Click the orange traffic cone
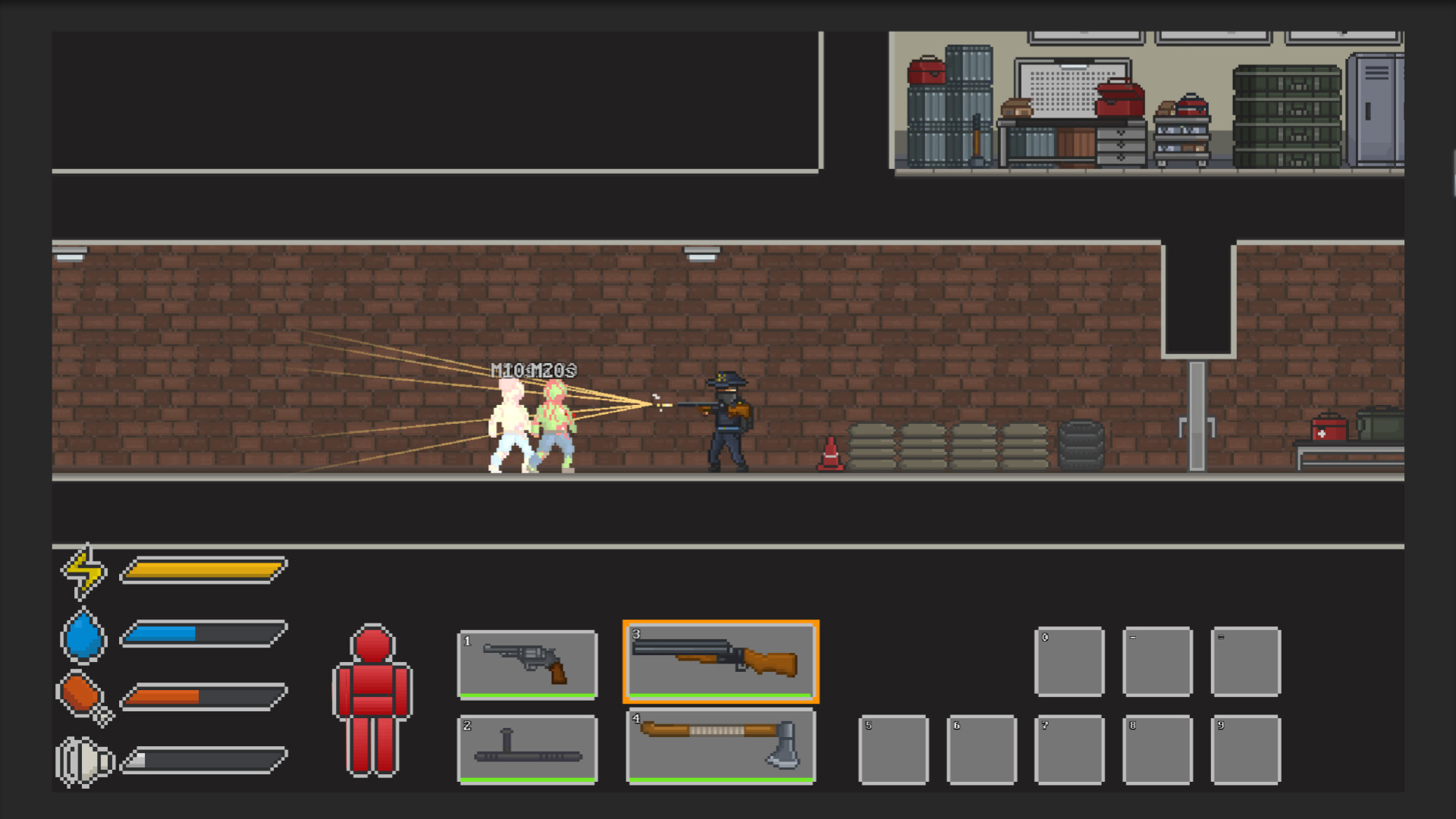This screenshot has height=819, width=1456. point(831,451)
